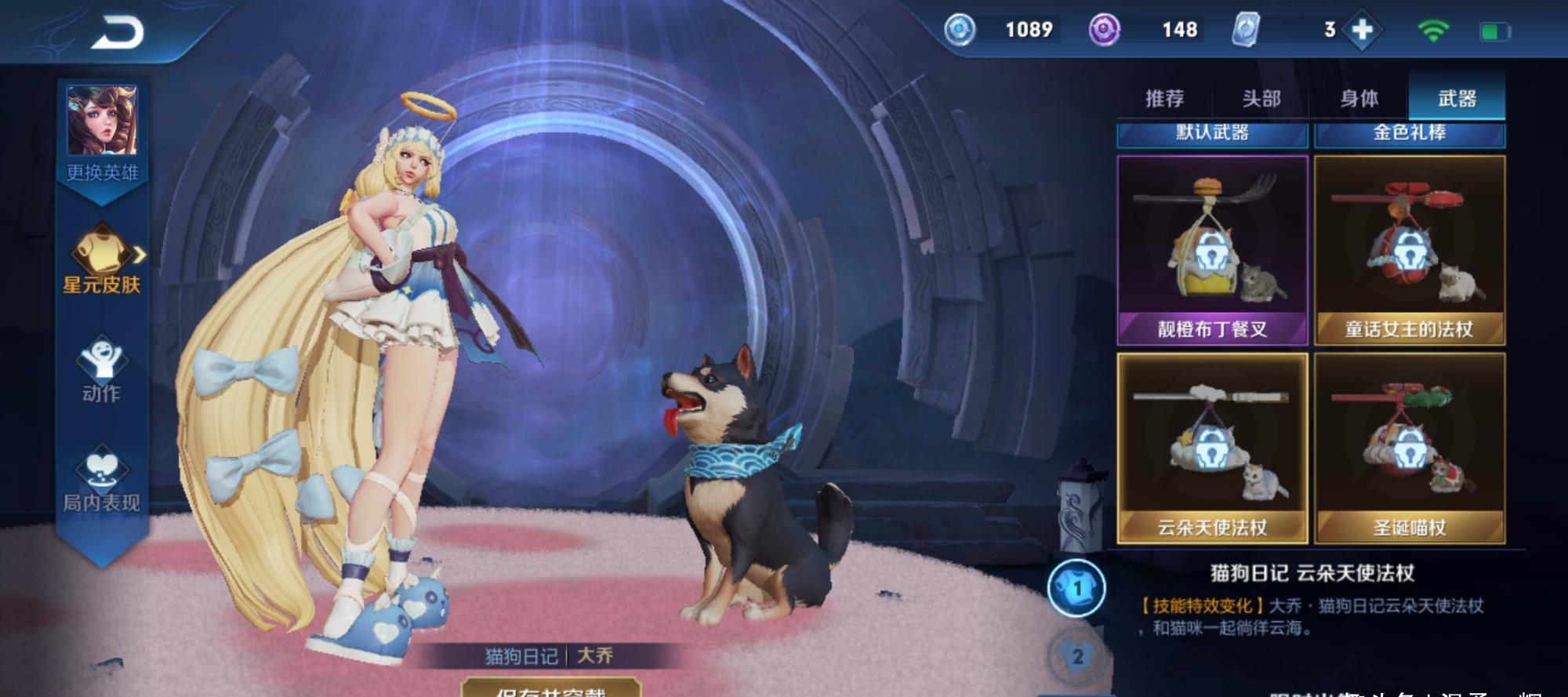Select the 云朵天使法杖 weapon tile
Image resolution: width=1568 pixels, height=697 pixels.
click(1212, 448)
